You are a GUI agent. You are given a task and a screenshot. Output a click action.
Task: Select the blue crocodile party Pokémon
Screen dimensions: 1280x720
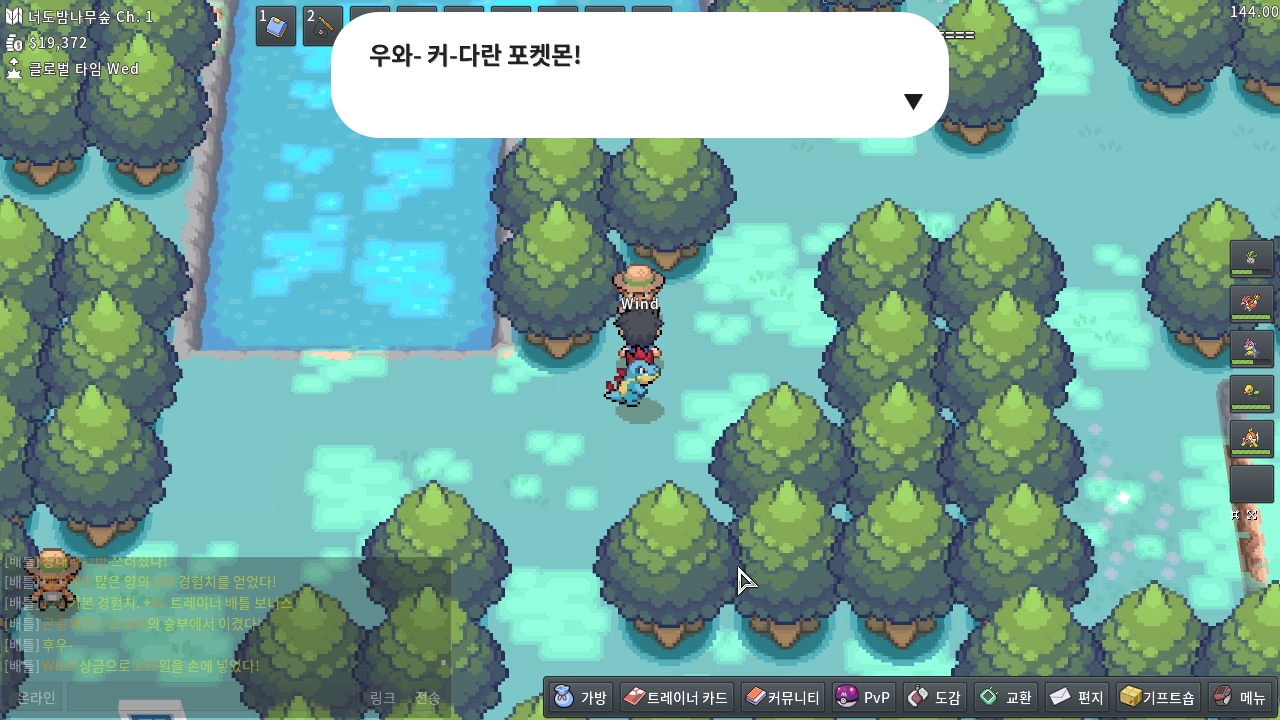(x=1251, y=349)
